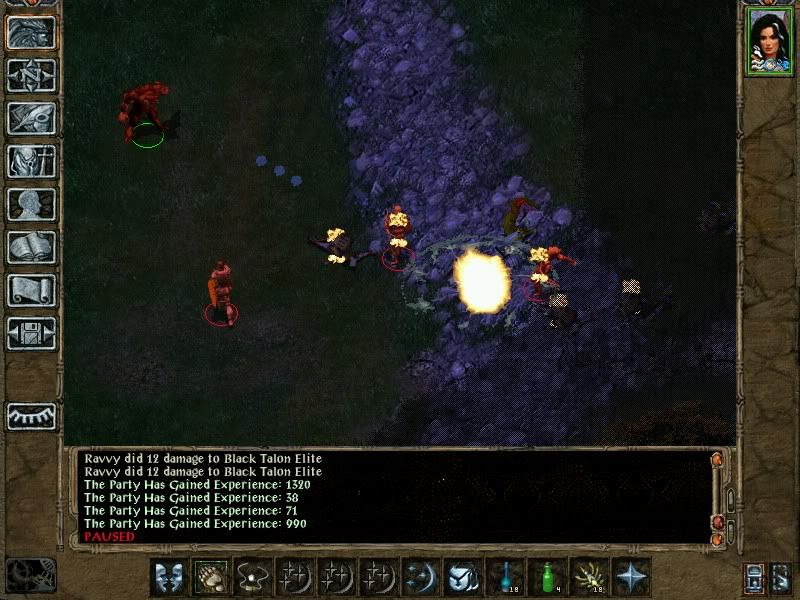Select the necklace quick slot
This screenshot has height=600, width=800.
click(x=254, y=576)
